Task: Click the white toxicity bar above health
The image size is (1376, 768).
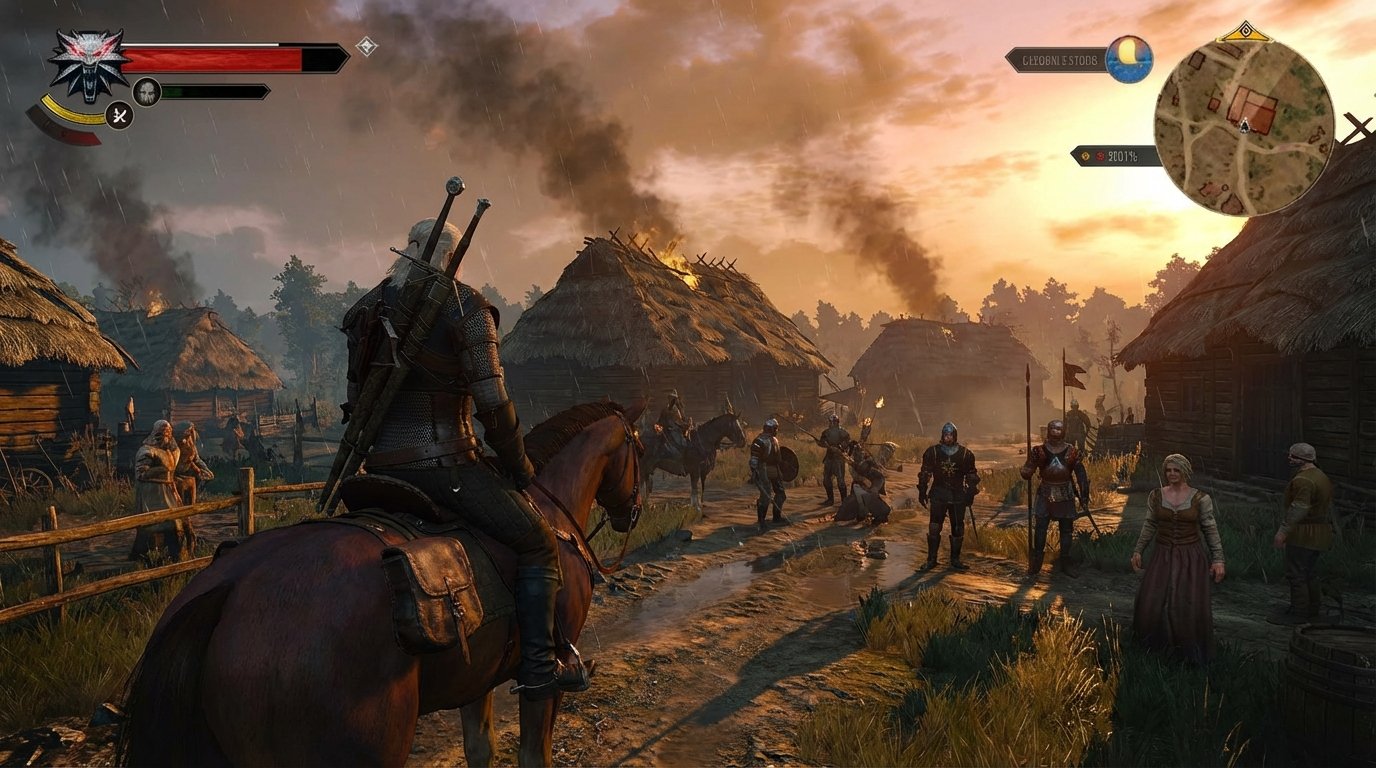Action: coord(200,44)
